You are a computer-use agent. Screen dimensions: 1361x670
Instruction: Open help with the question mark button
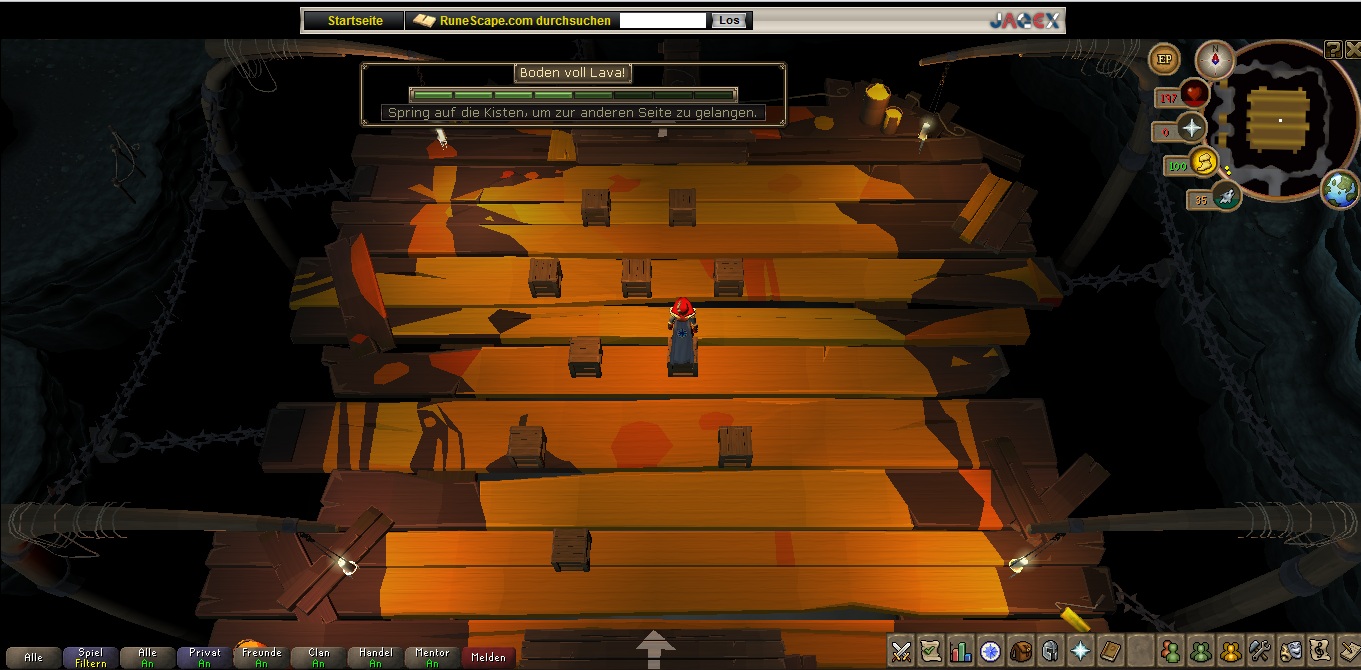1332,50
